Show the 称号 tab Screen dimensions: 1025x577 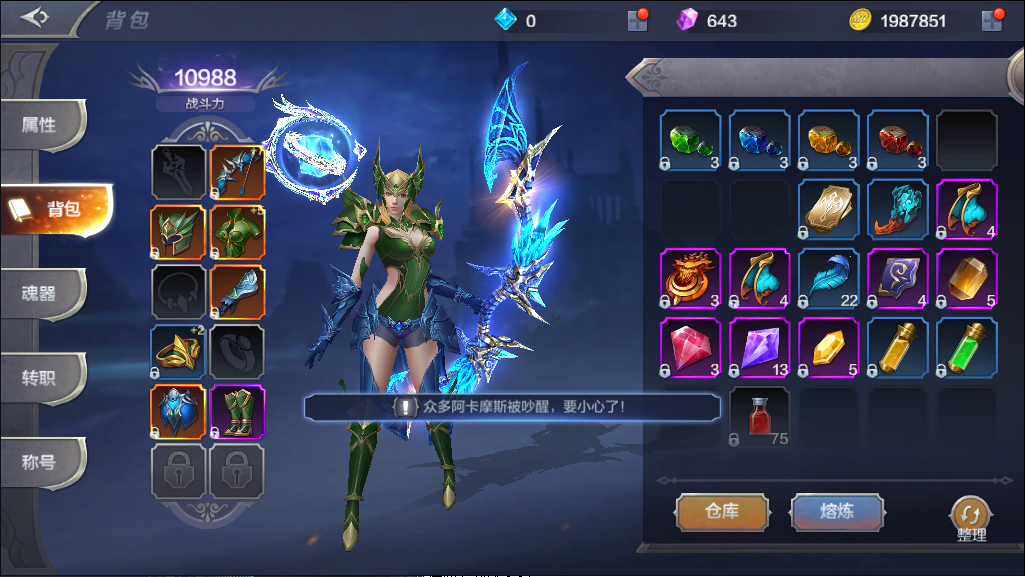tap(40, 462)
